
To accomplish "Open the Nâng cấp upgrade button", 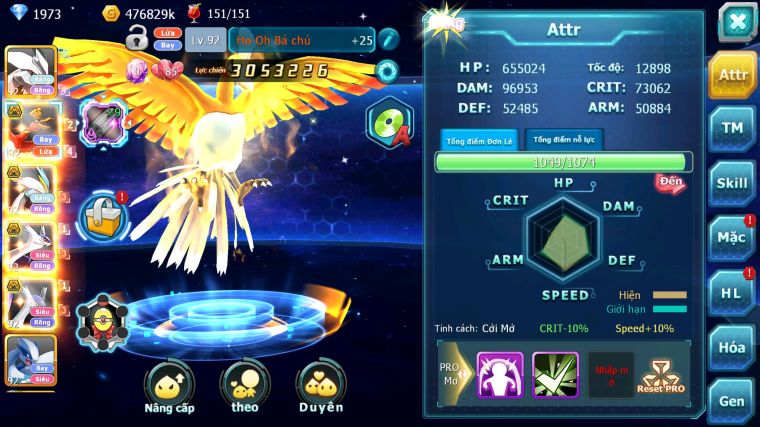I will click(169, 389).
